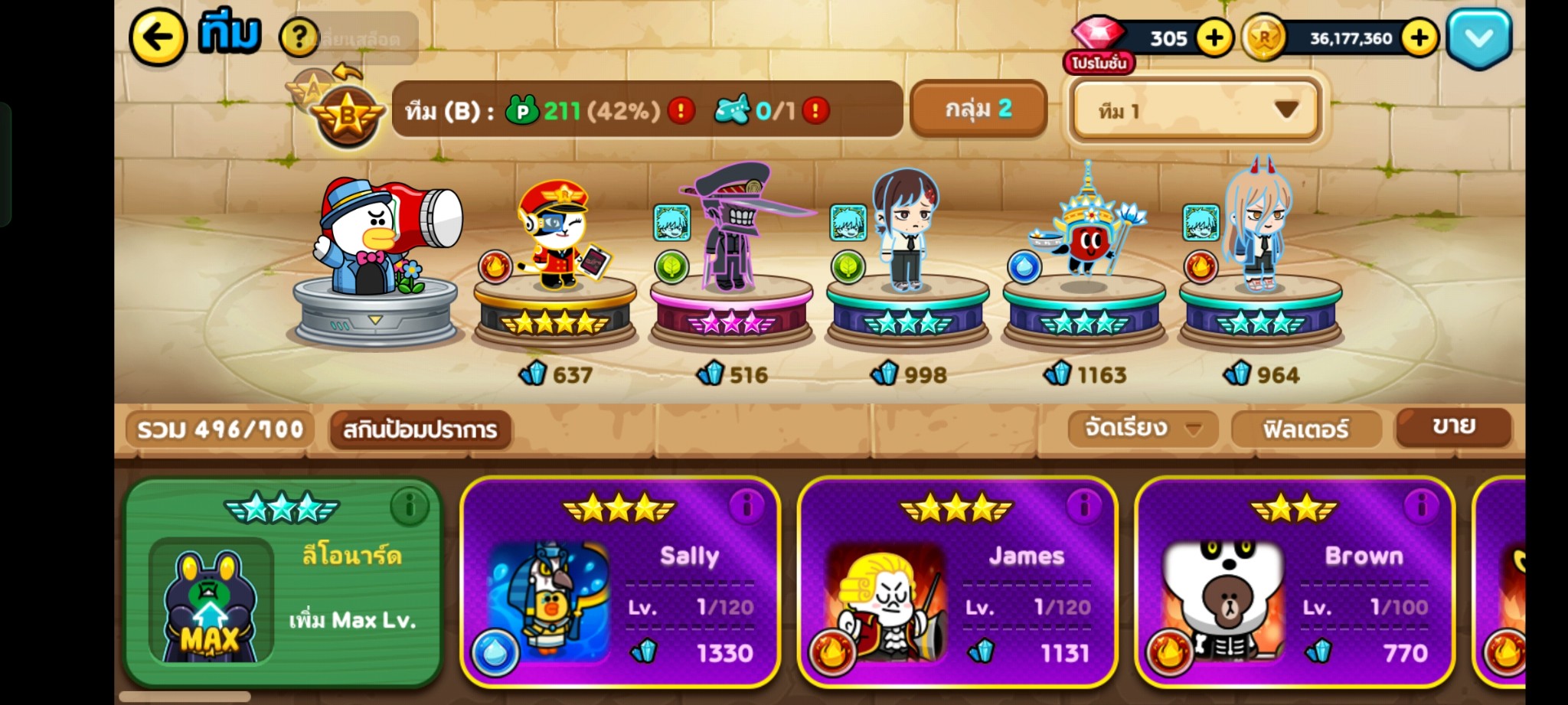Tap the ขาย sell button

(1452, 426)
